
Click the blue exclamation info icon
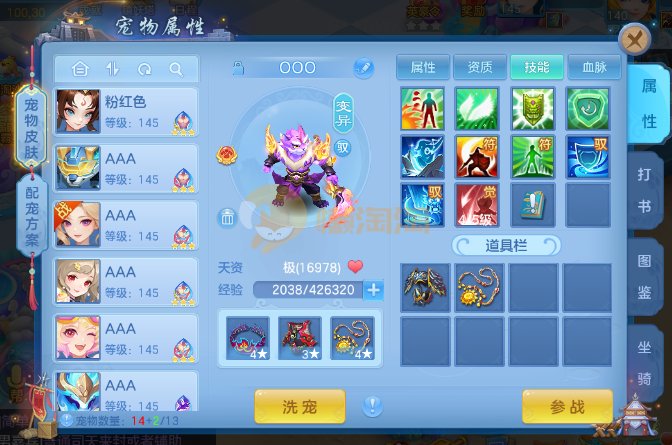[373, 406]
